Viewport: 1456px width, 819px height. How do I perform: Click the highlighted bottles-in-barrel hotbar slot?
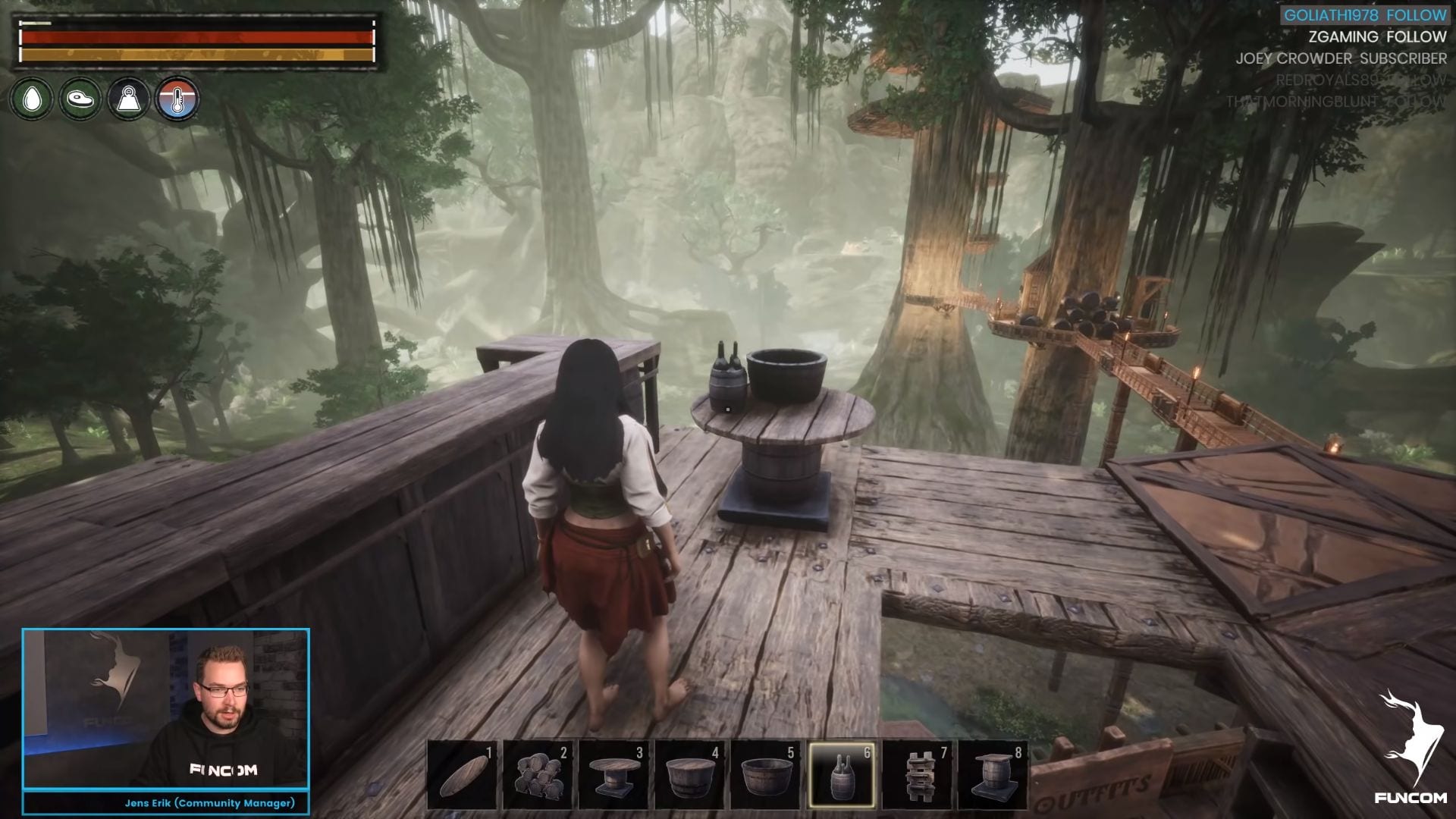point(841,775)
